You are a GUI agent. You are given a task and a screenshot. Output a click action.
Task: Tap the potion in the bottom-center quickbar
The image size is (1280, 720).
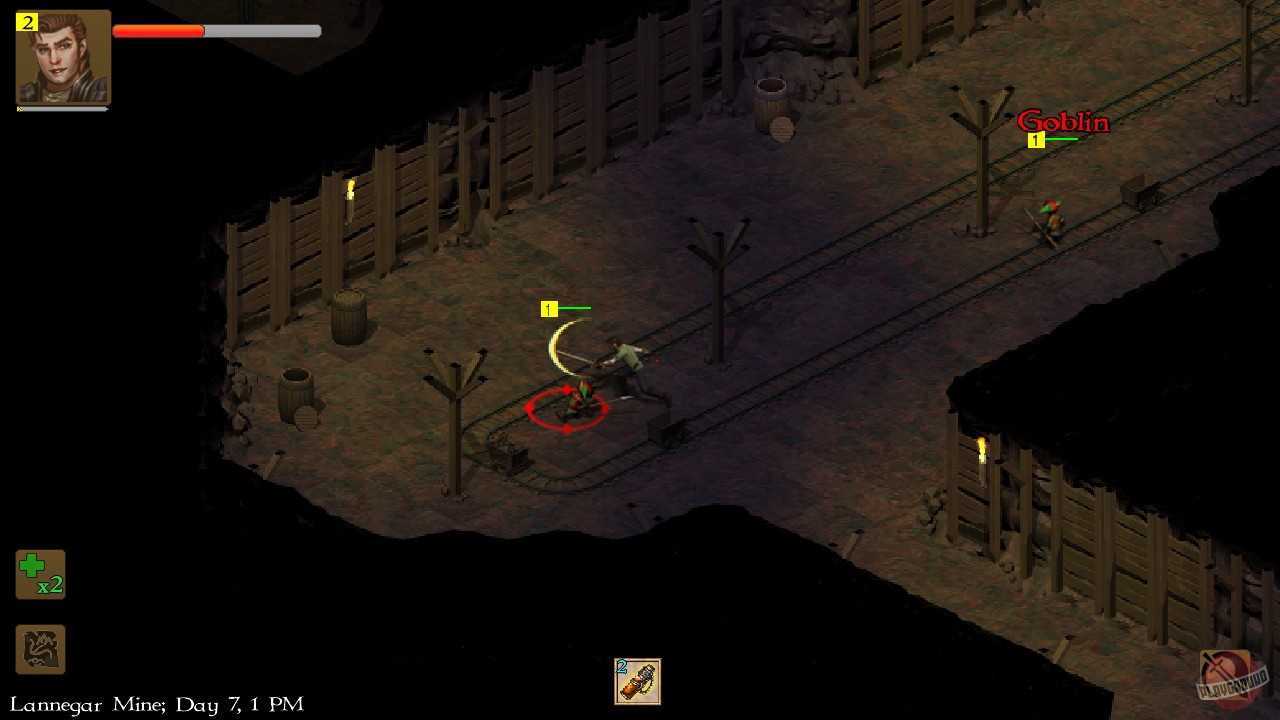[636, 682]
